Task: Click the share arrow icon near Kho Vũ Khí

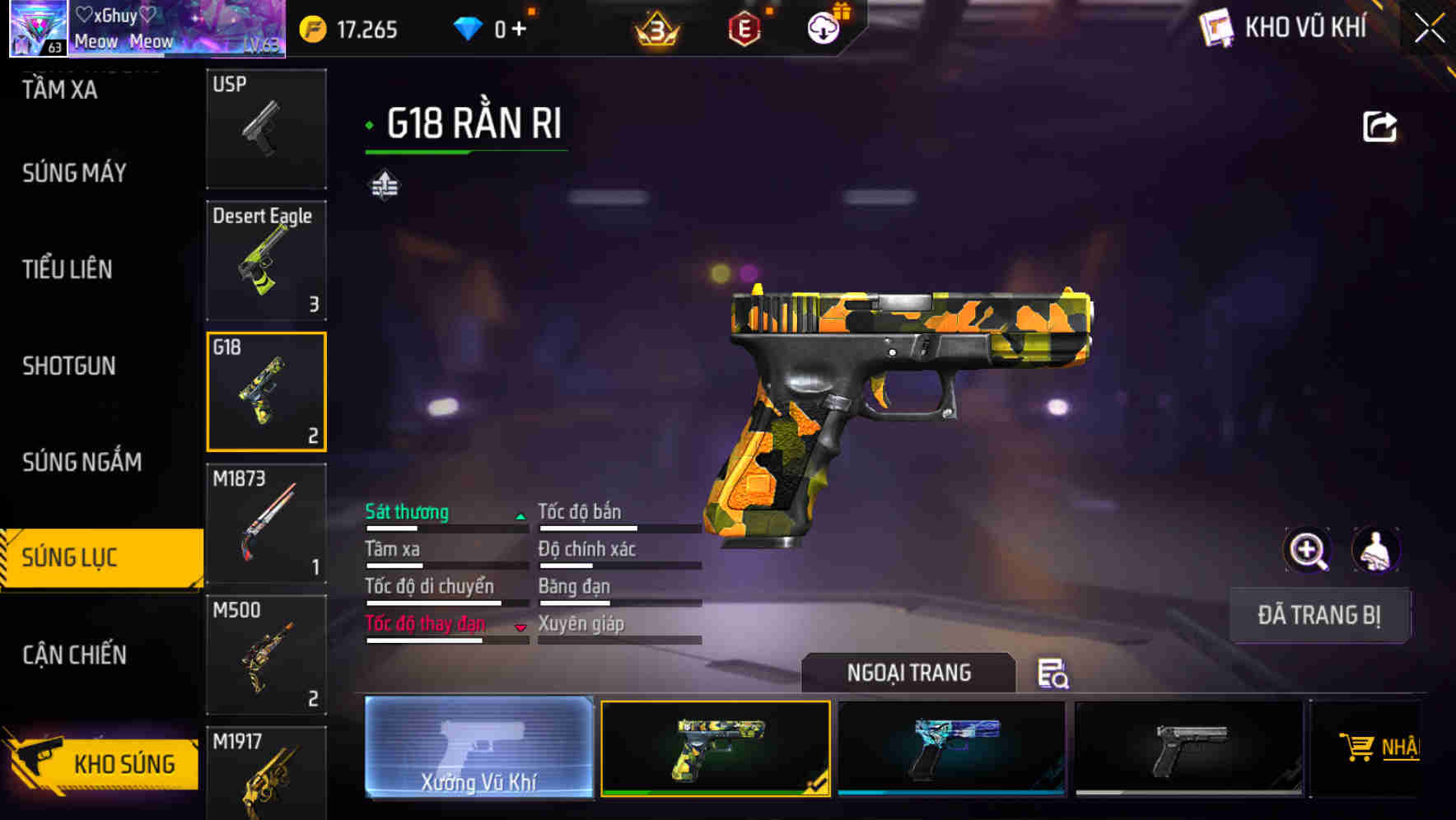Action: click(1379, 124)
